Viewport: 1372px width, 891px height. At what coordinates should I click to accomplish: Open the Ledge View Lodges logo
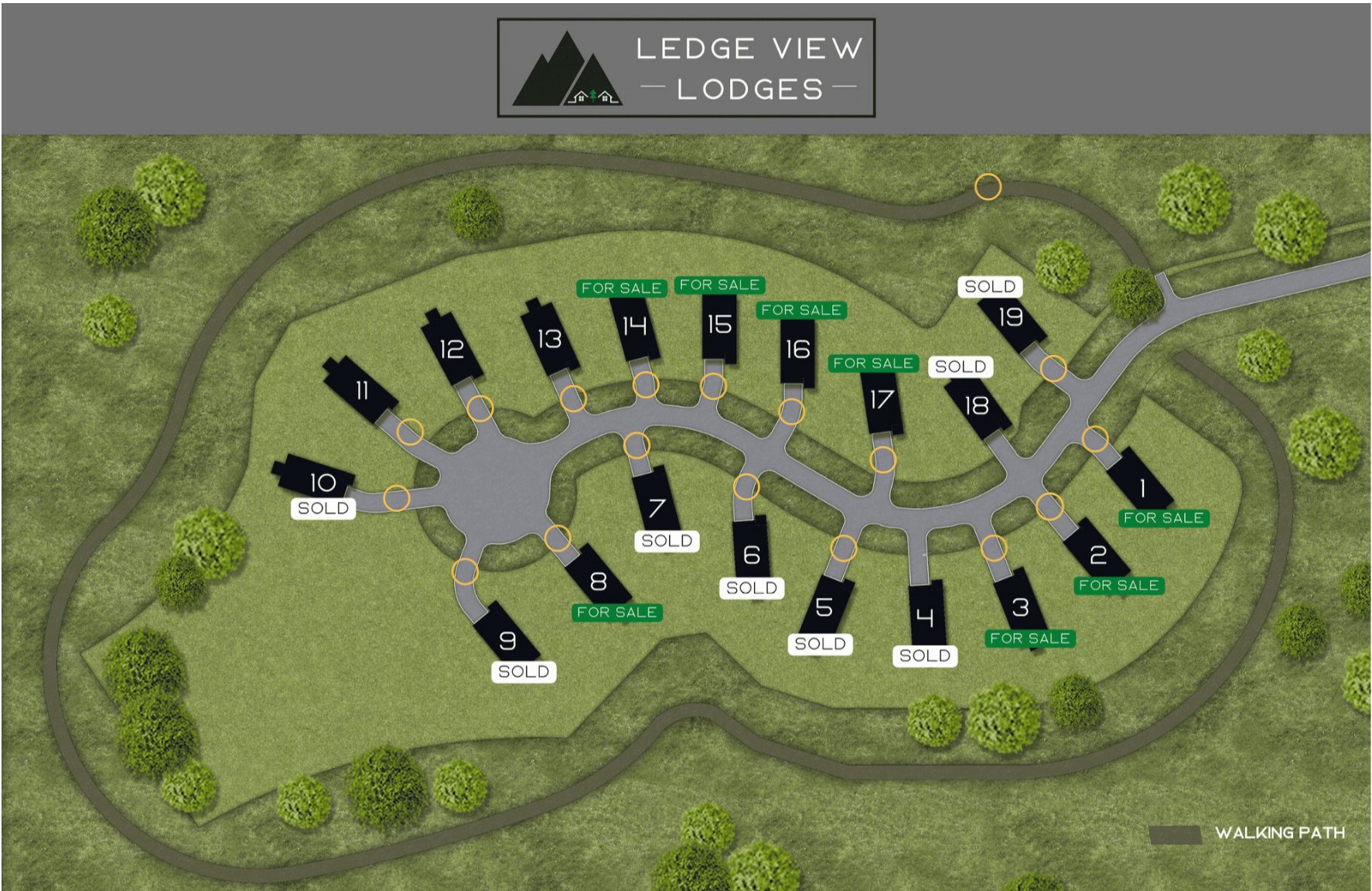[x=686, y=68]
